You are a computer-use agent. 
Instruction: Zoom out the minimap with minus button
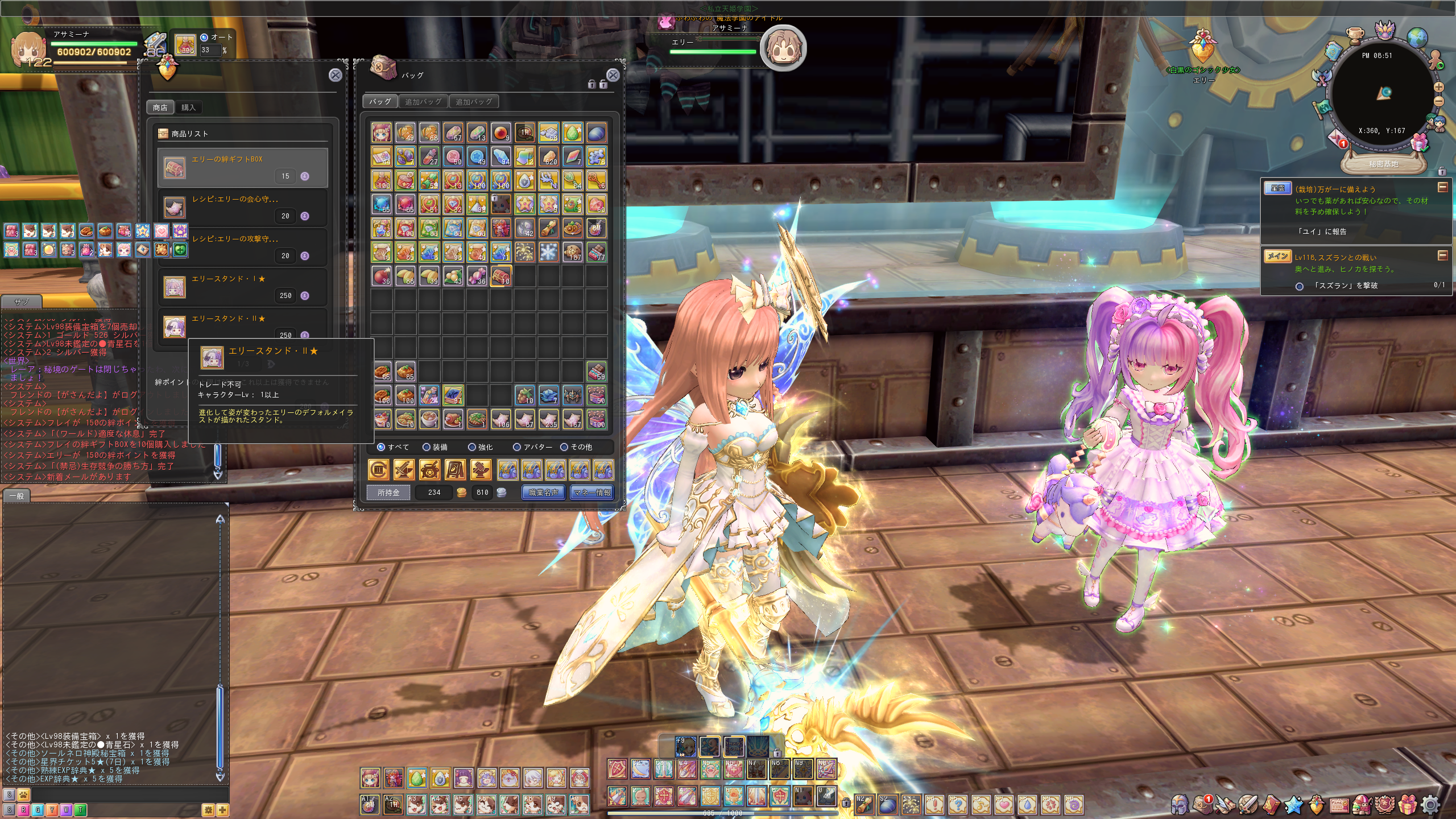(x=1438, y=102)
